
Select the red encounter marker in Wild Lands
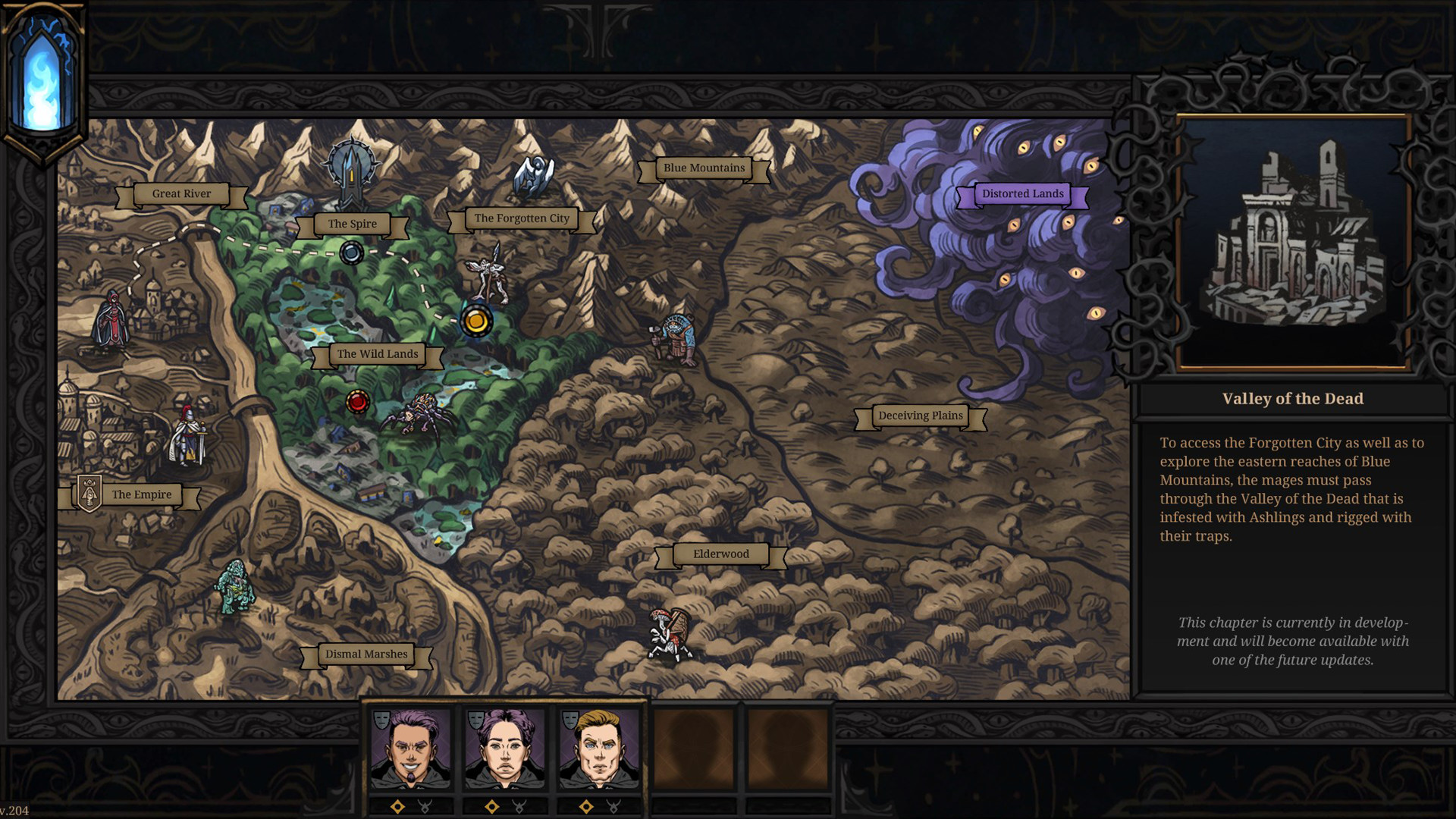pyautogui.click(x=357, y=402)
